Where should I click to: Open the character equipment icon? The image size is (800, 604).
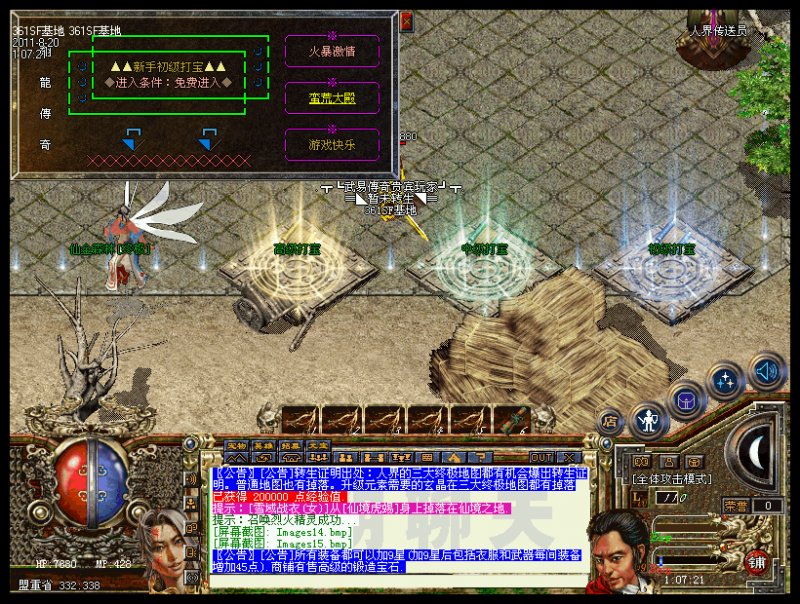649,419
